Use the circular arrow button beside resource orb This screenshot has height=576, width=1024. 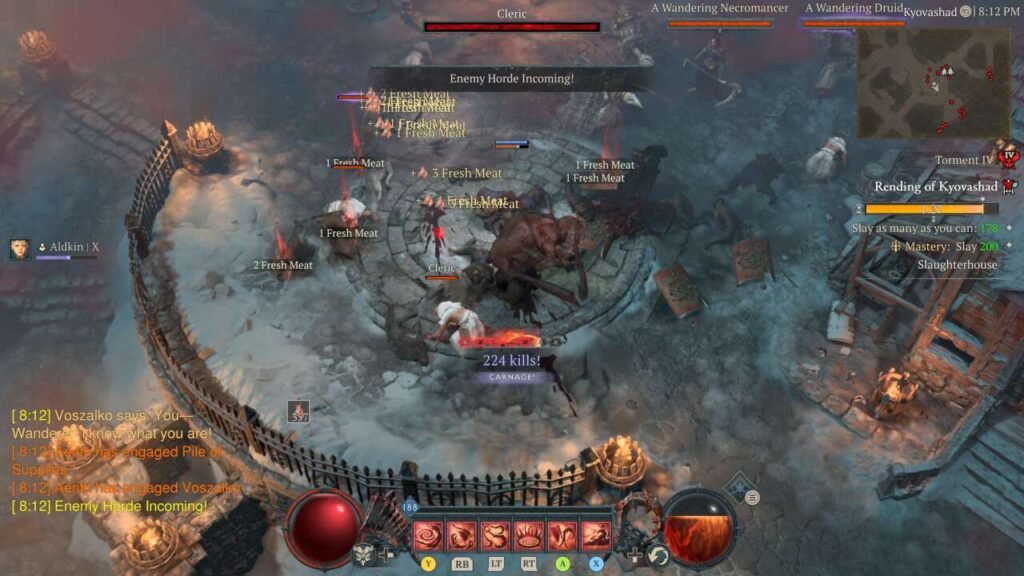pyautogui.click(x=658, y=555)
